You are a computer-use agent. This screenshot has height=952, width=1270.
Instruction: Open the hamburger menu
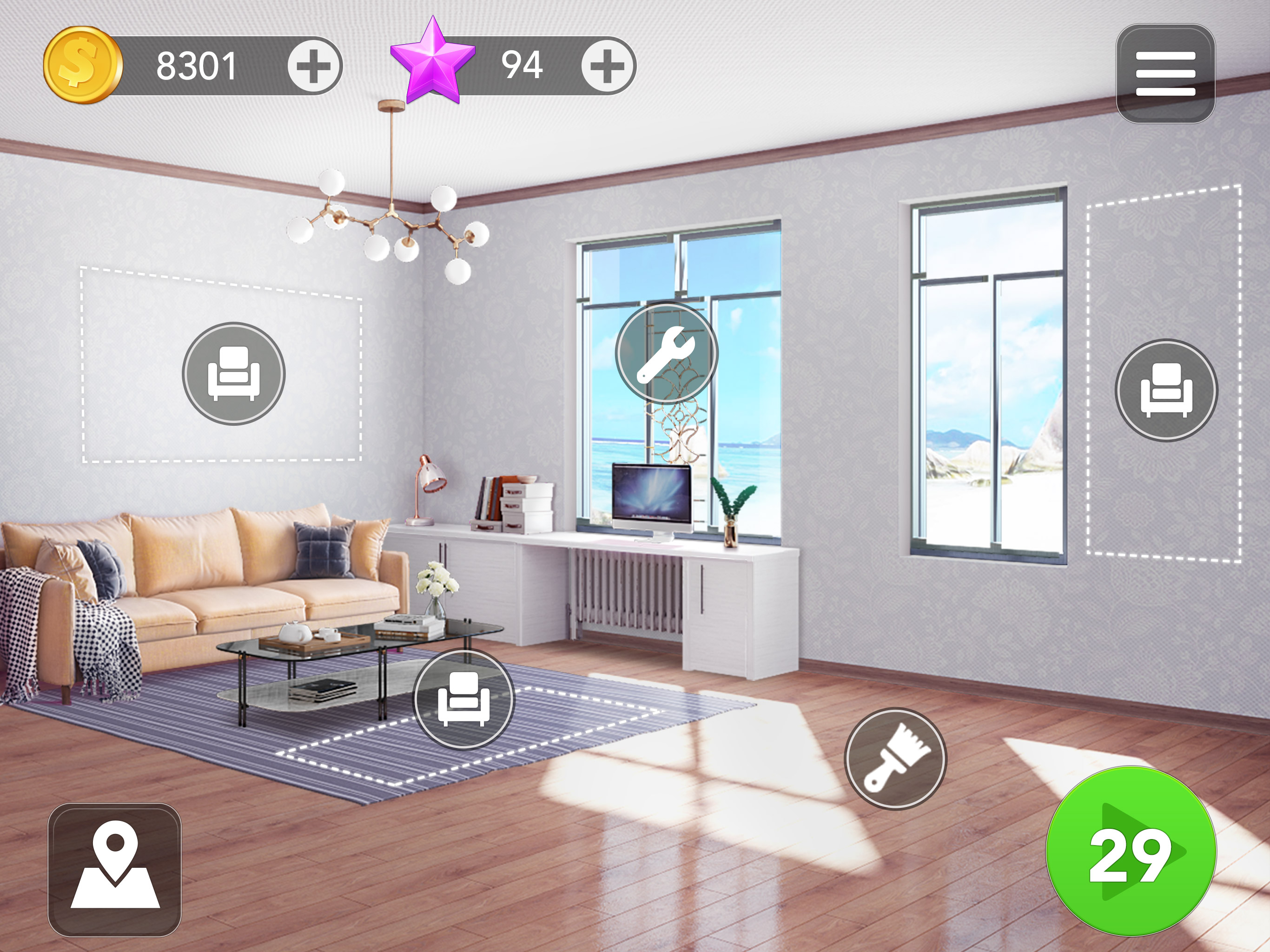(1165, 74)
